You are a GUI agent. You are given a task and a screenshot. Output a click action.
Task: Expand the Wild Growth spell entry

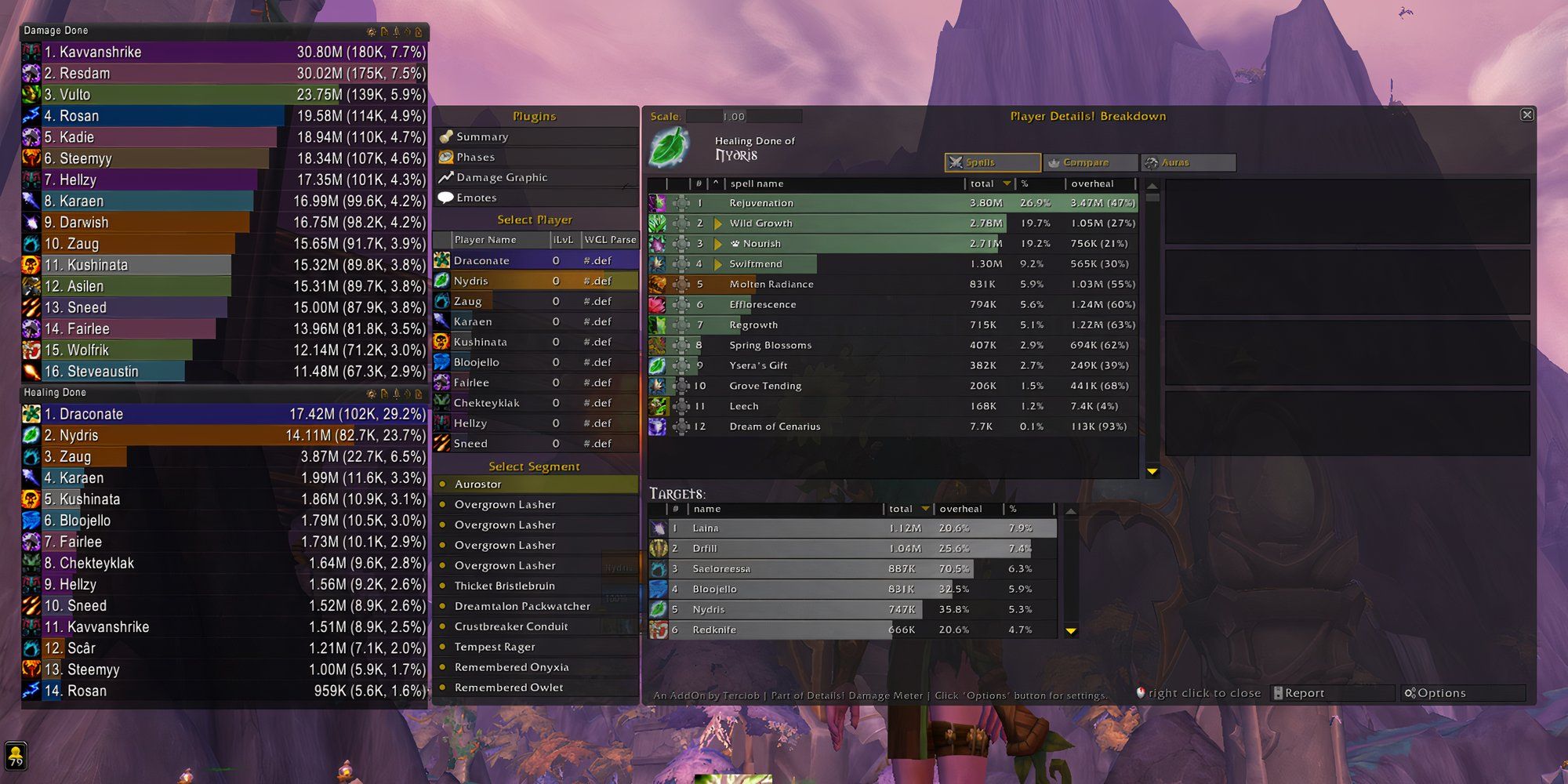[719, 223]
